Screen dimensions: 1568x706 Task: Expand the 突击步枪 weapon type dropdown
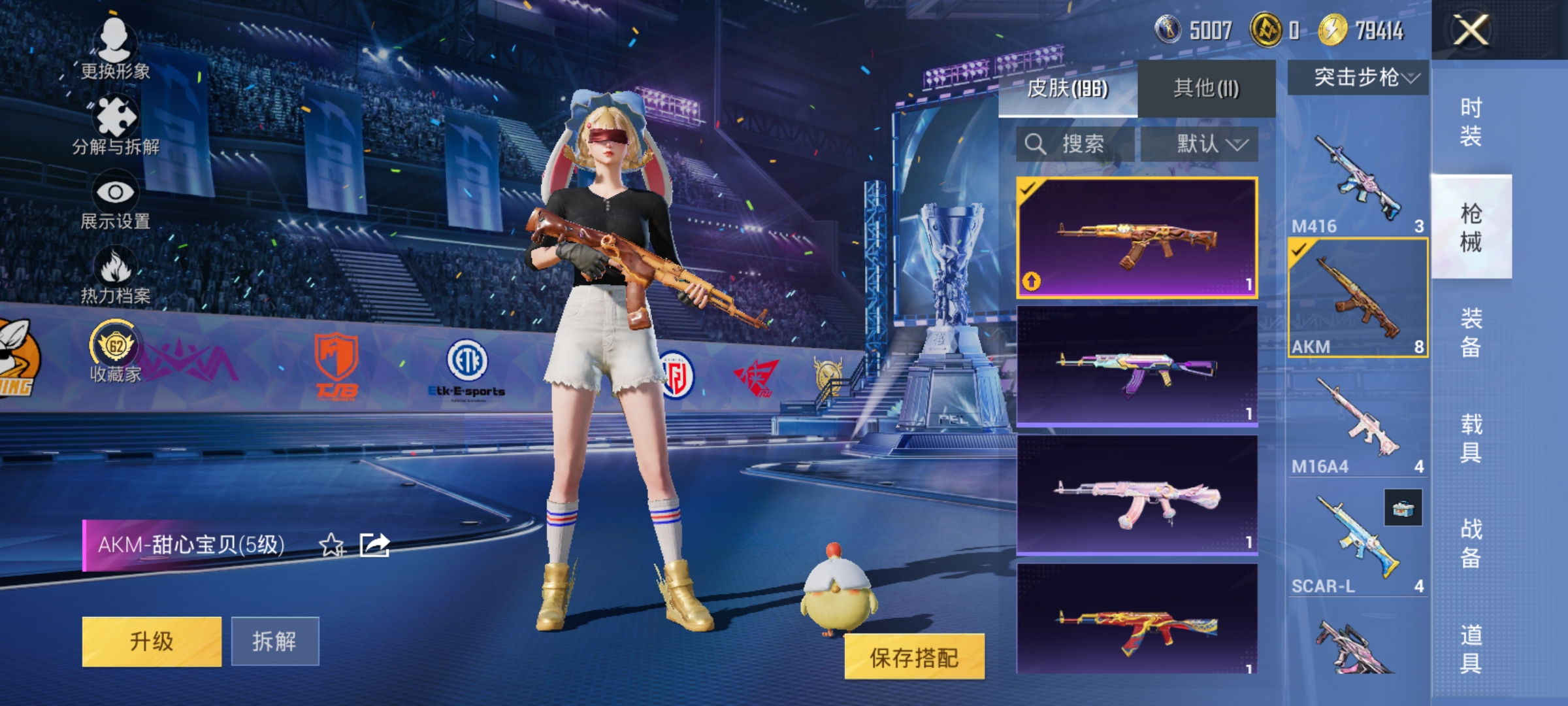click(1365, 78)
